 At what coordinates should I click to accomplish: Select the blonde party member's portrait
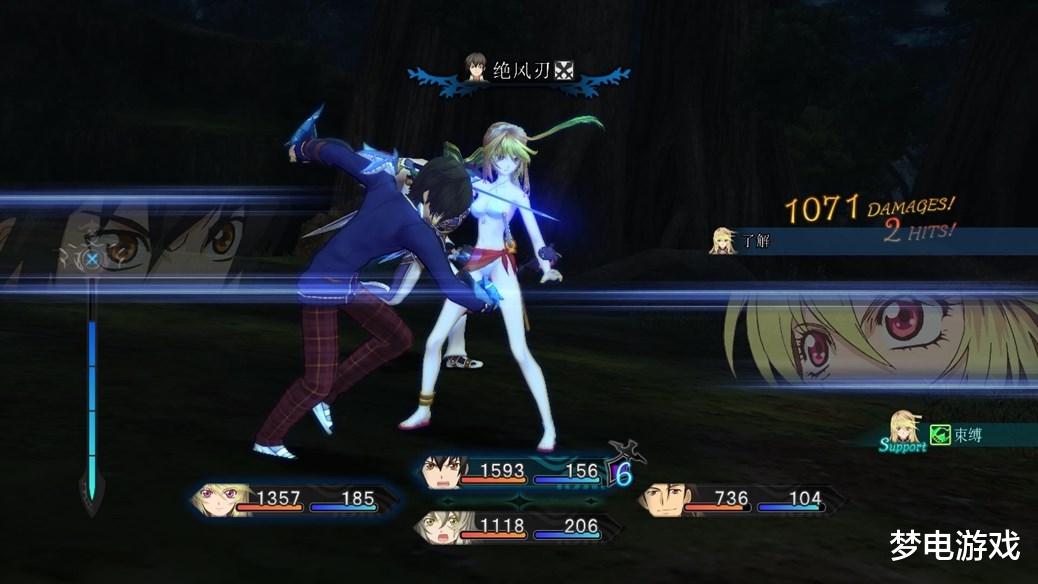(x=214, y=498)
